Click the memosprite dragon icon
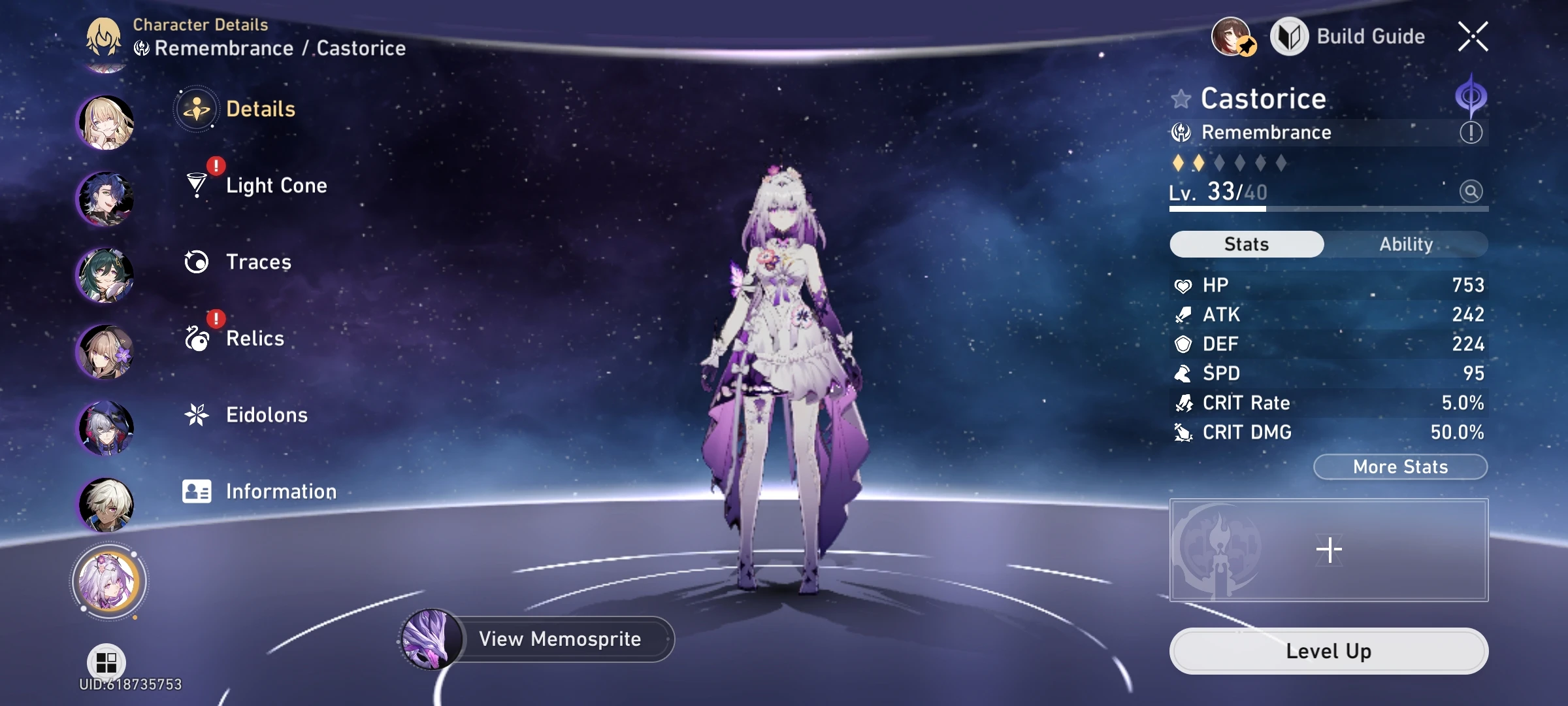 click(x=431, y=639)
